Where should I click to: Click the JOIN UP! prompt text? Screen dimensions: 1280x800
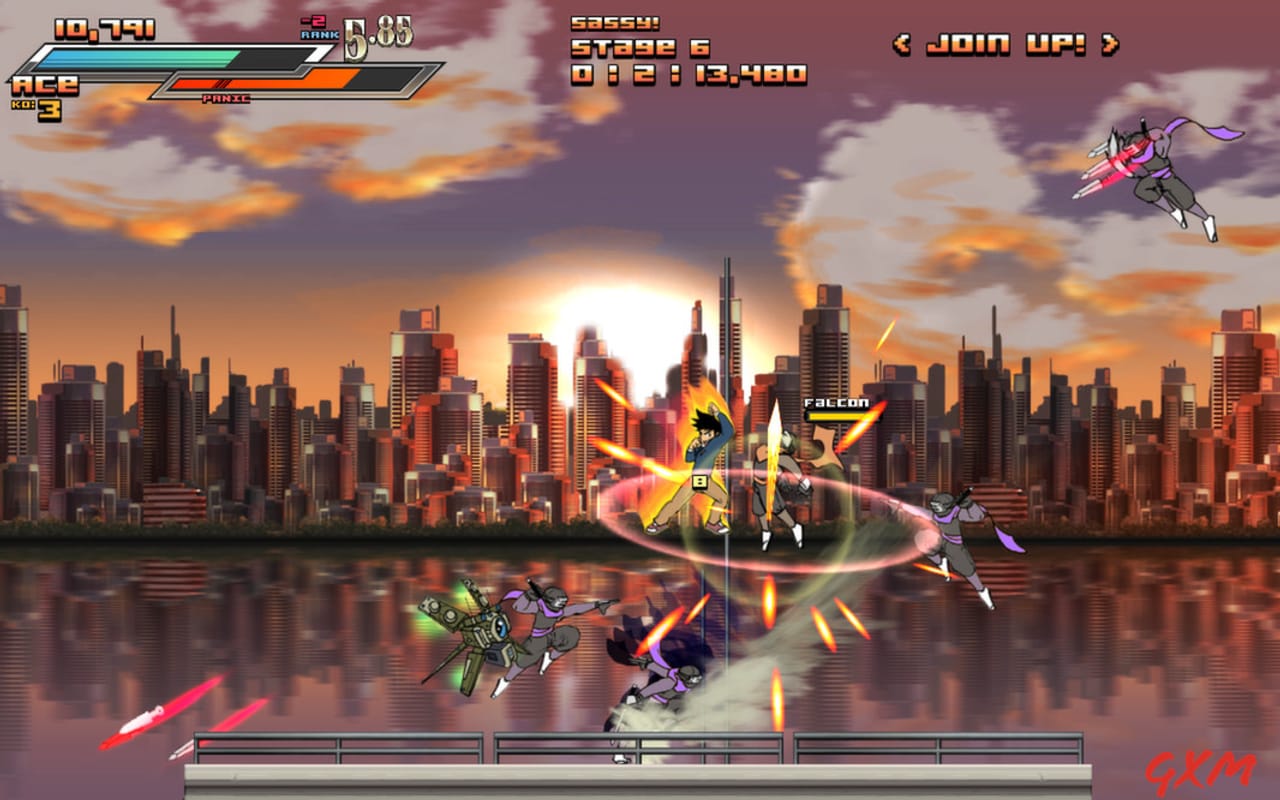pyautogui.click(x=1008, y=43)
